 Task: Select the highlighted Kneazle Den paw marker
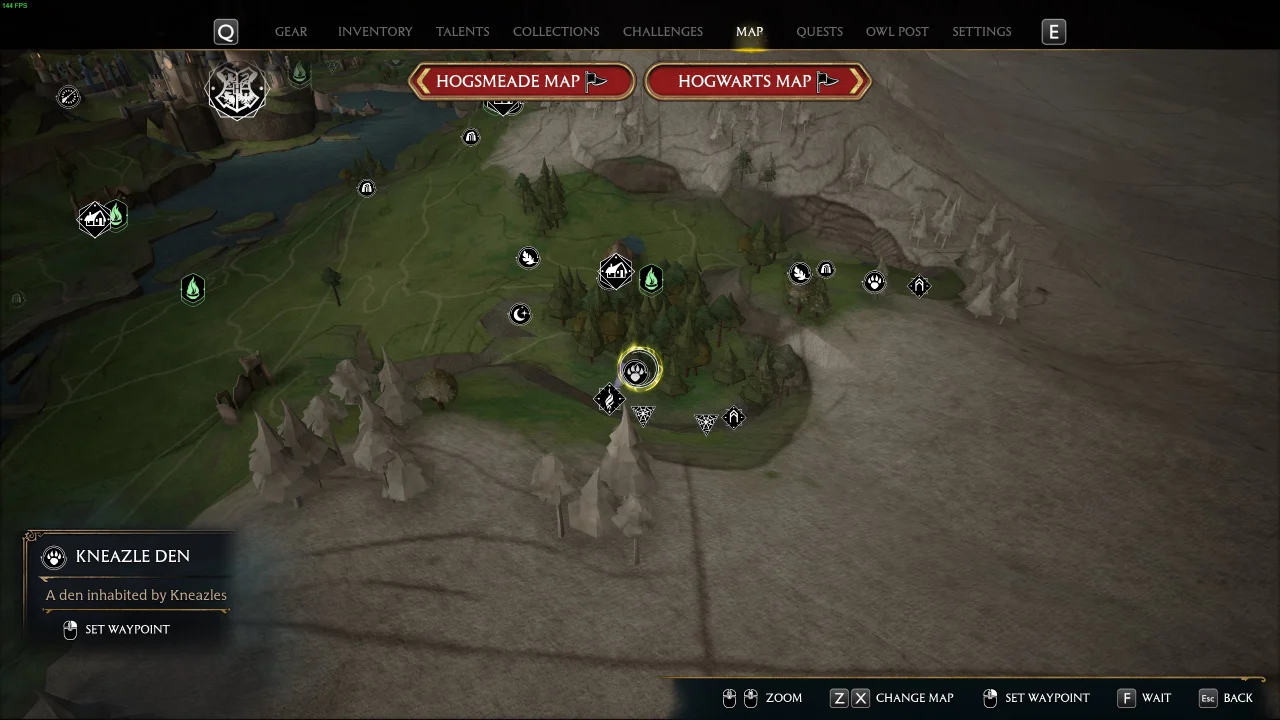637,373
